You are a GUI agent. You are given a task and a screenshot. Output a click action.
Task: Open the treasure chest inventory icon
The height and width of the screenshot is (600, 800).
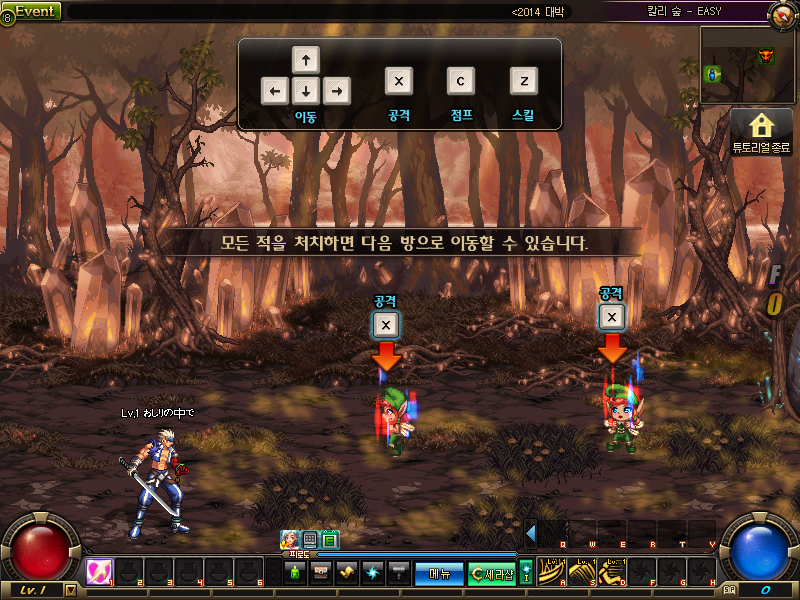(x=321, y=573)
